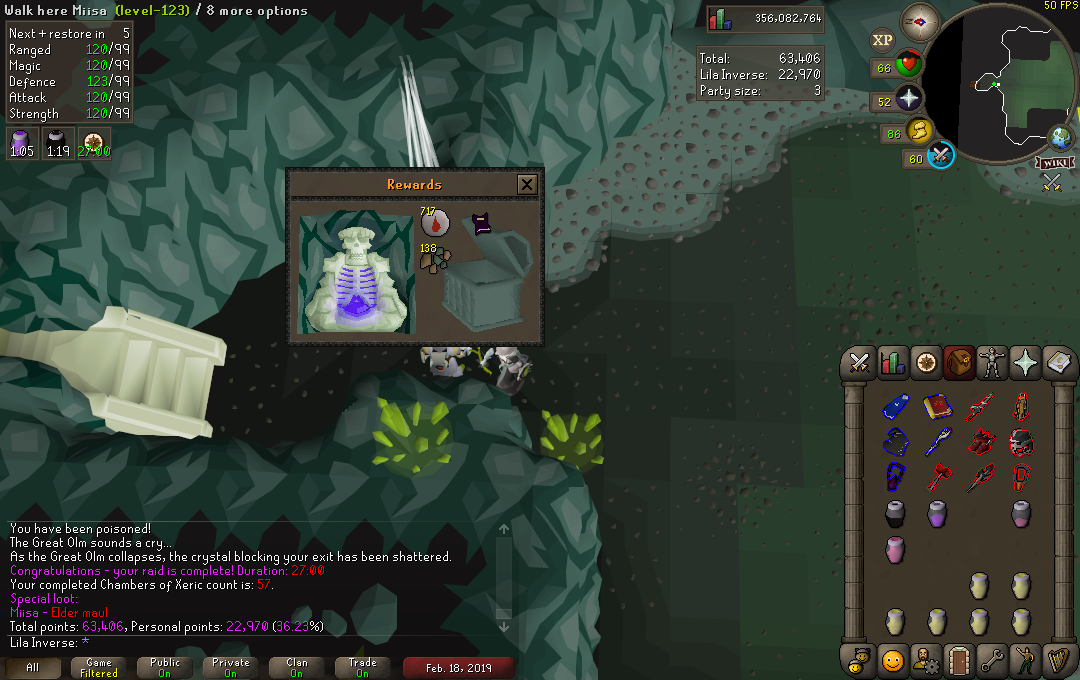Select the red book in the inventory
The image size is (1080, 680).
937,407
